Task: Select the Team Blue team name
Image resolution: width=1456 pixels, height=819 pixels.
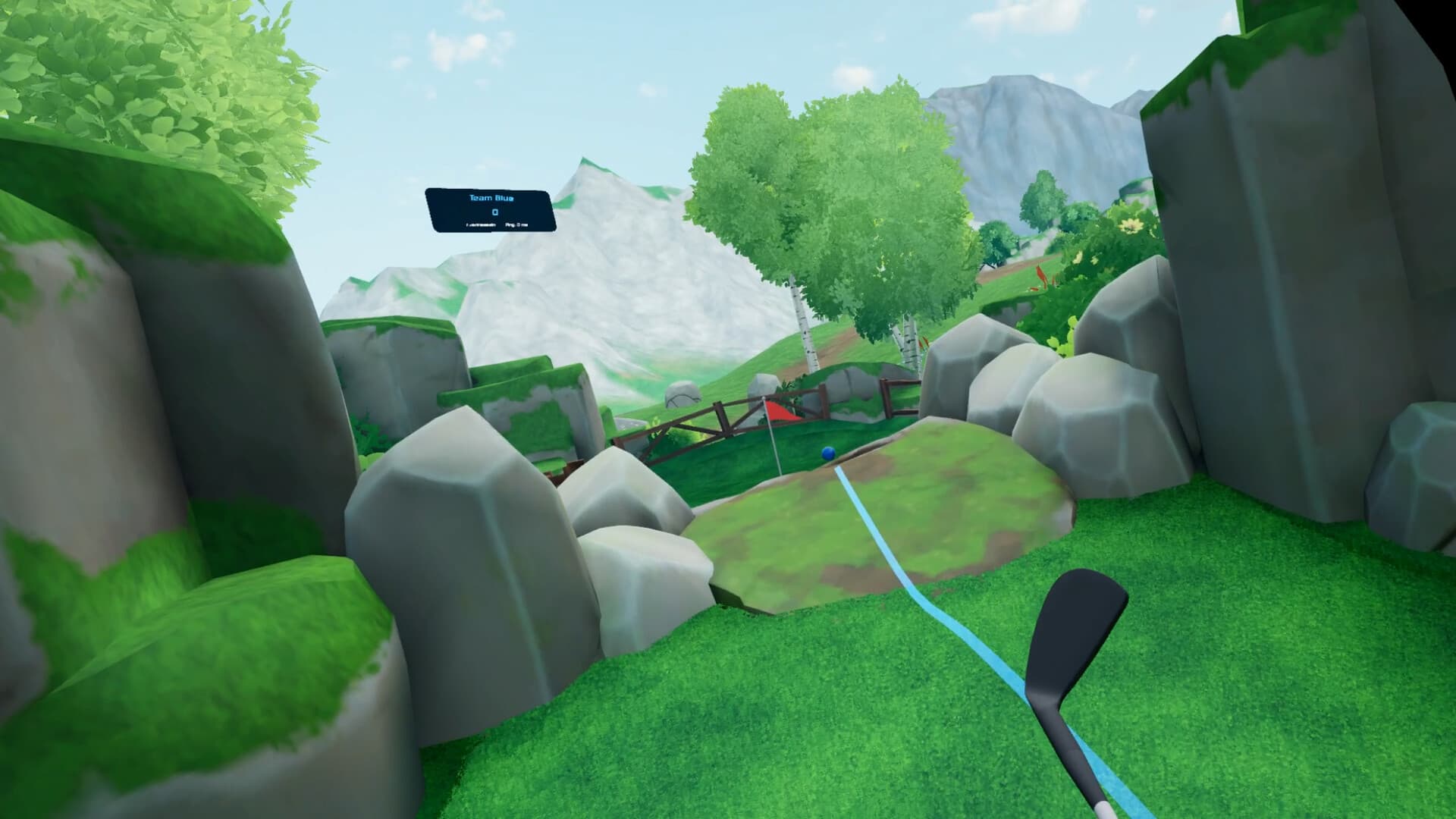Action: coord(491,198)
